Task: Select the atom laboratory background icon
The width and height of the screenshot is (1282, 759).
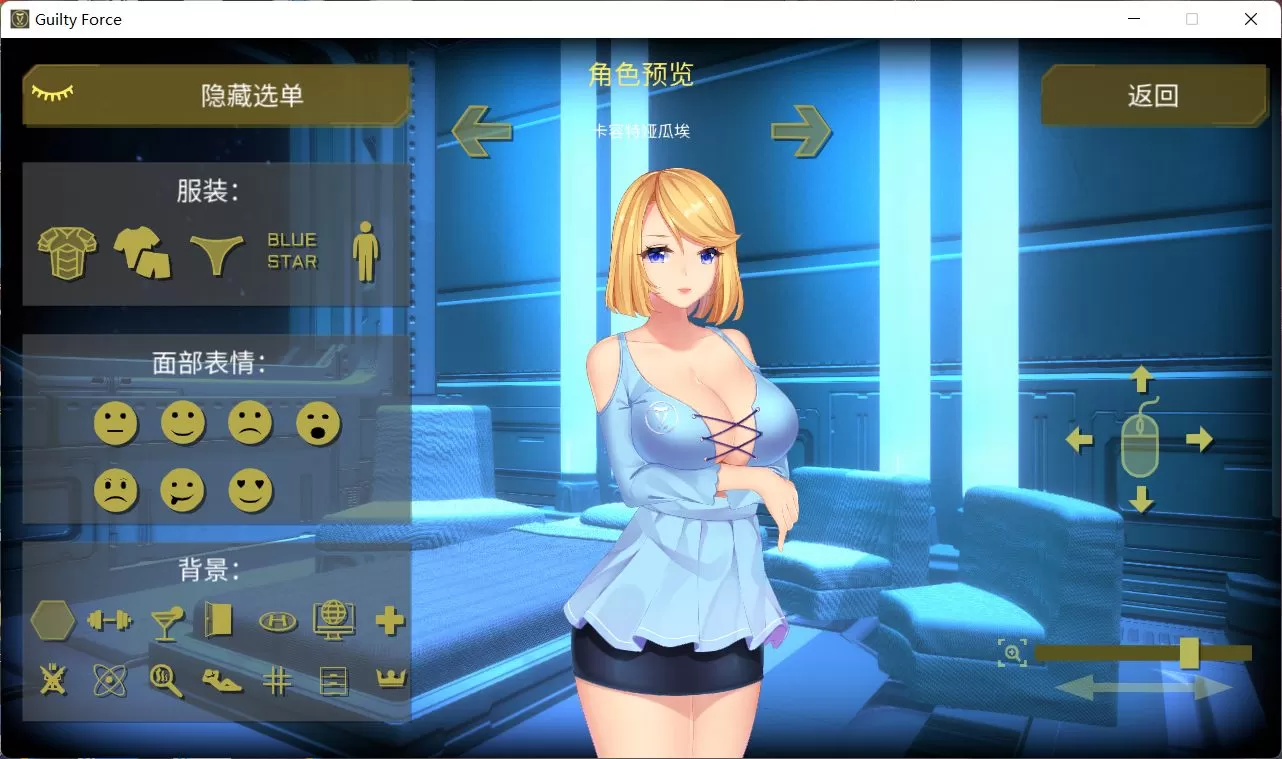Action: click(110, 680)
